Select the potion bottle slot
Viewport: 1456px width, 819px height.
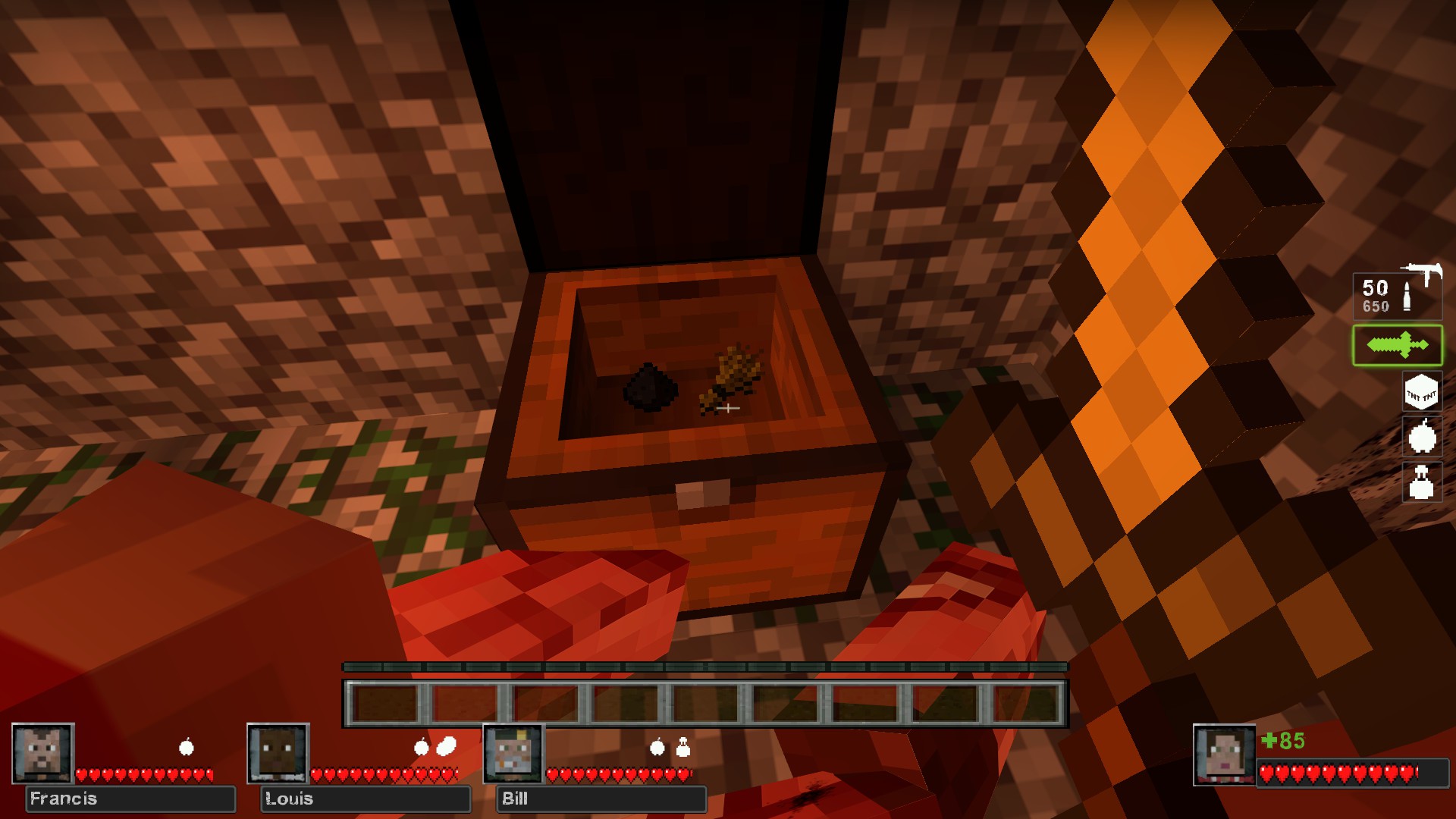1421,482
